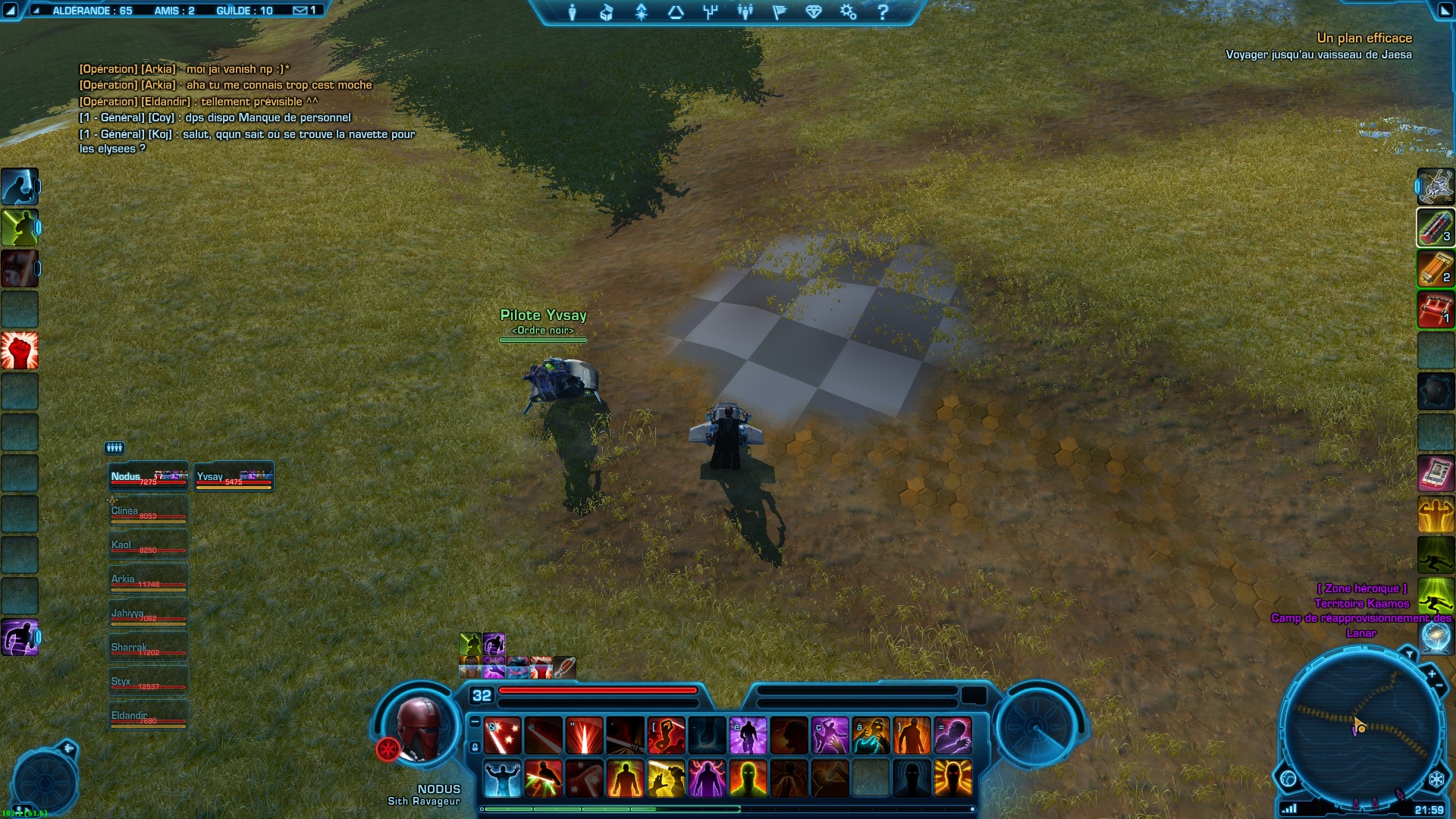Use the first lightsaber slash ability
The width and height of the screenshot is (1456, 819).
[x=502, y=736]
